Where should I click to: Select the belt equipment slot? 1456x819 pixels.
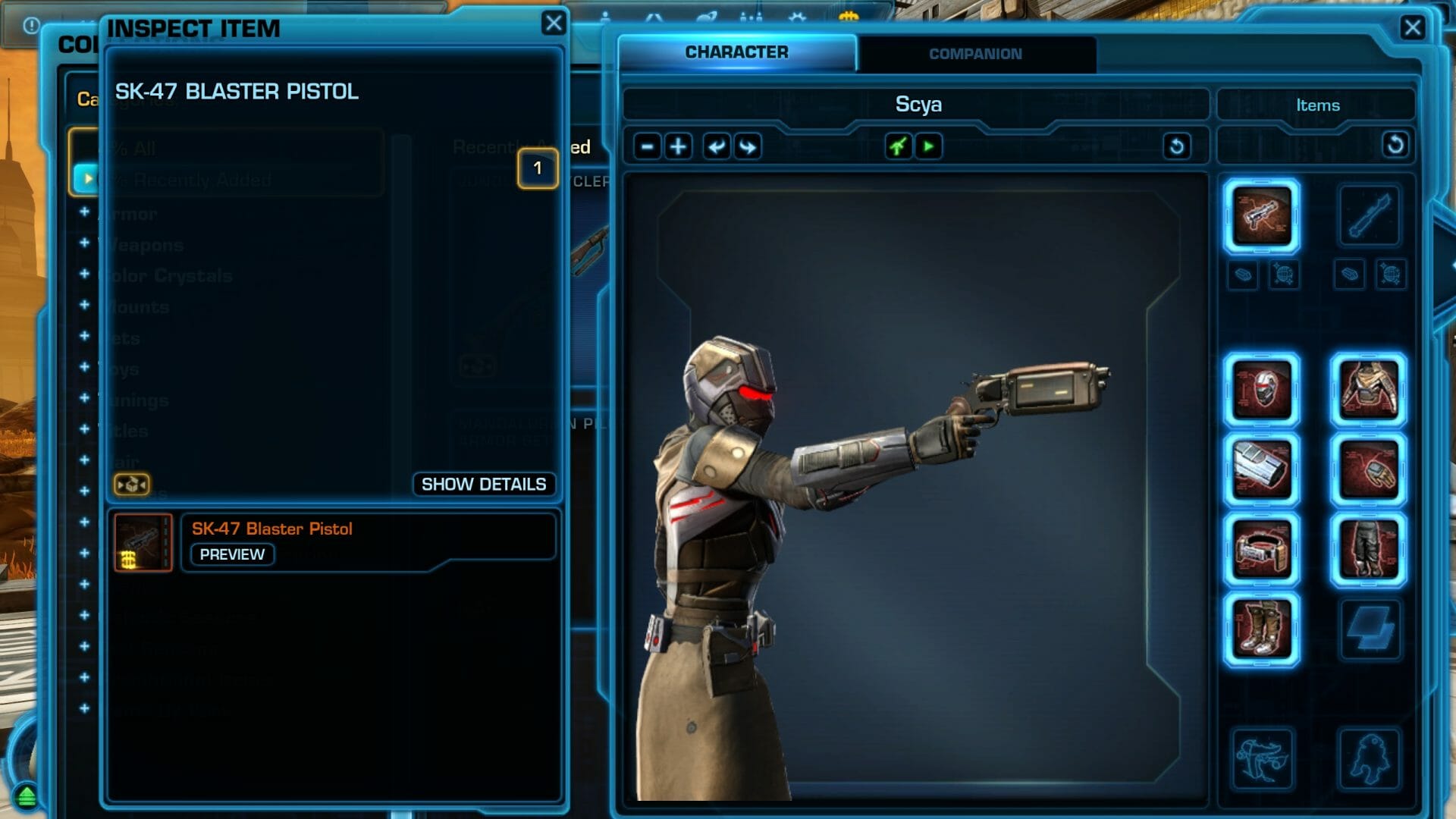1261,550
